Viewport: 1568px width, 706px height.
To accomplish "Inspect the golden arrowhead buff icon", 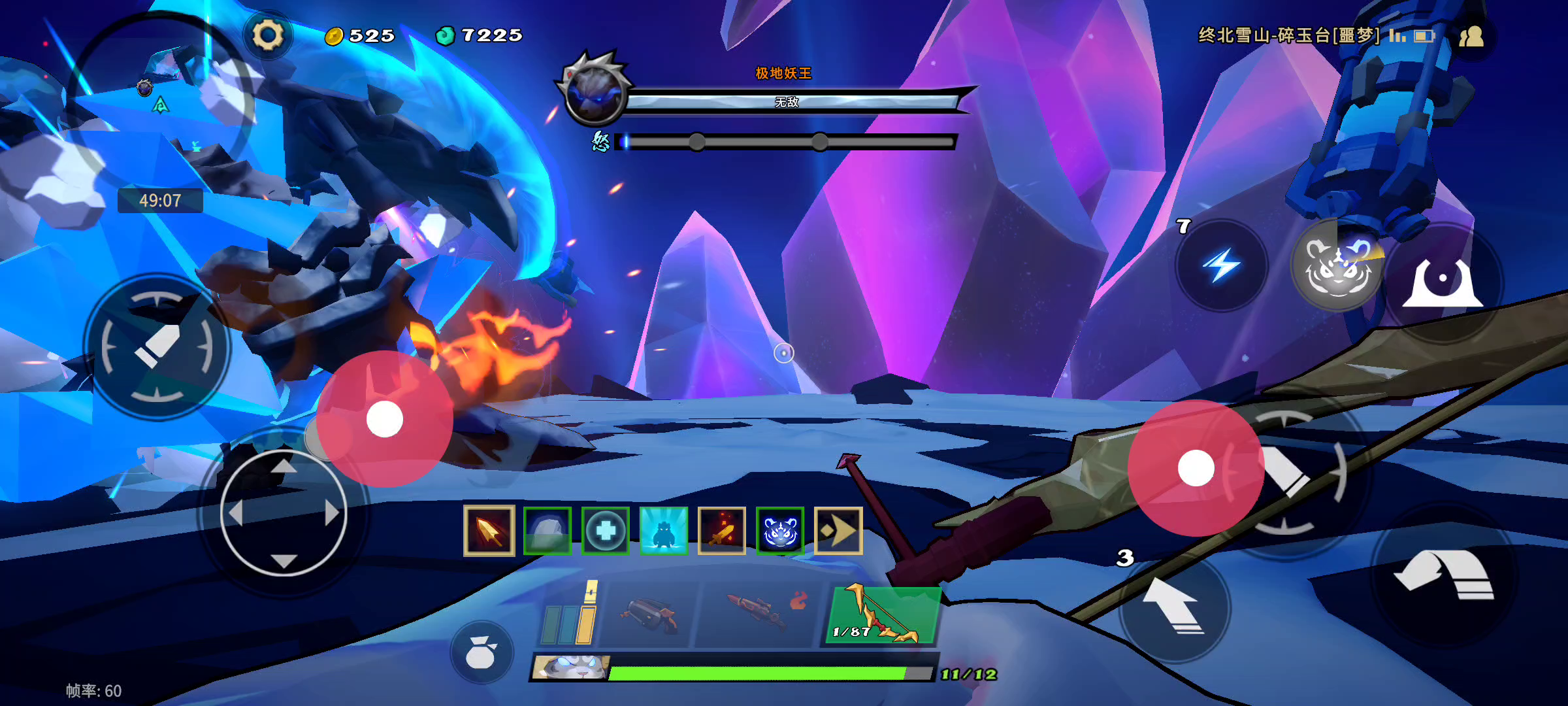I will pos(489,531).
